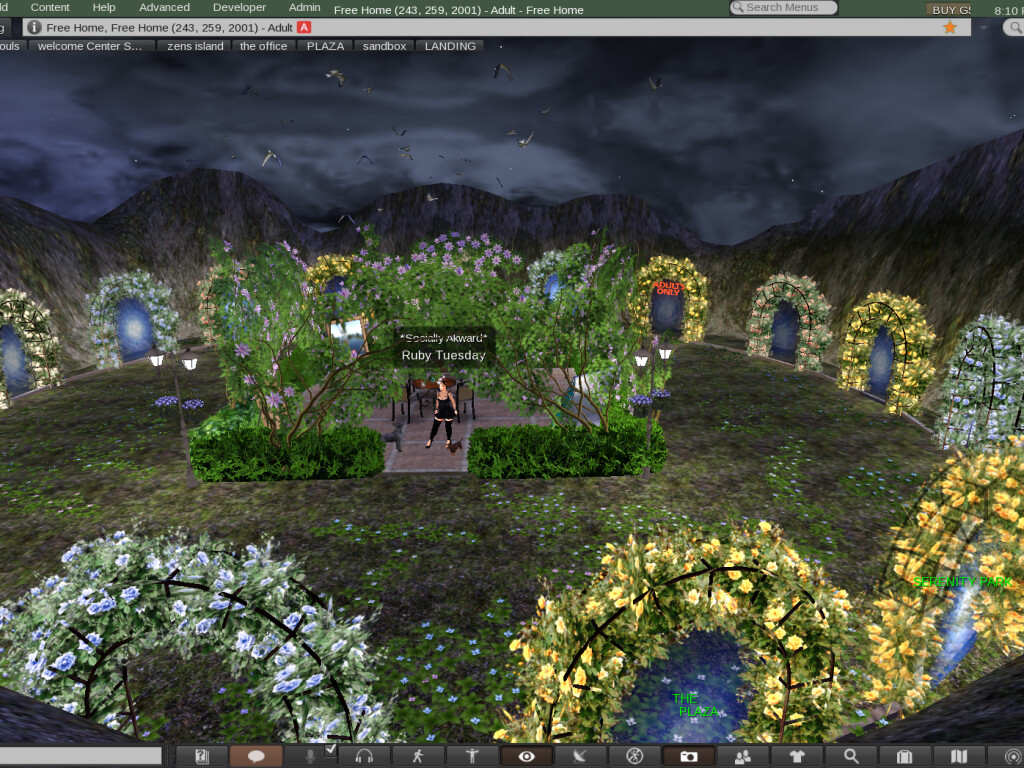Teleport to zens island favorite

(x=194, y=46)
